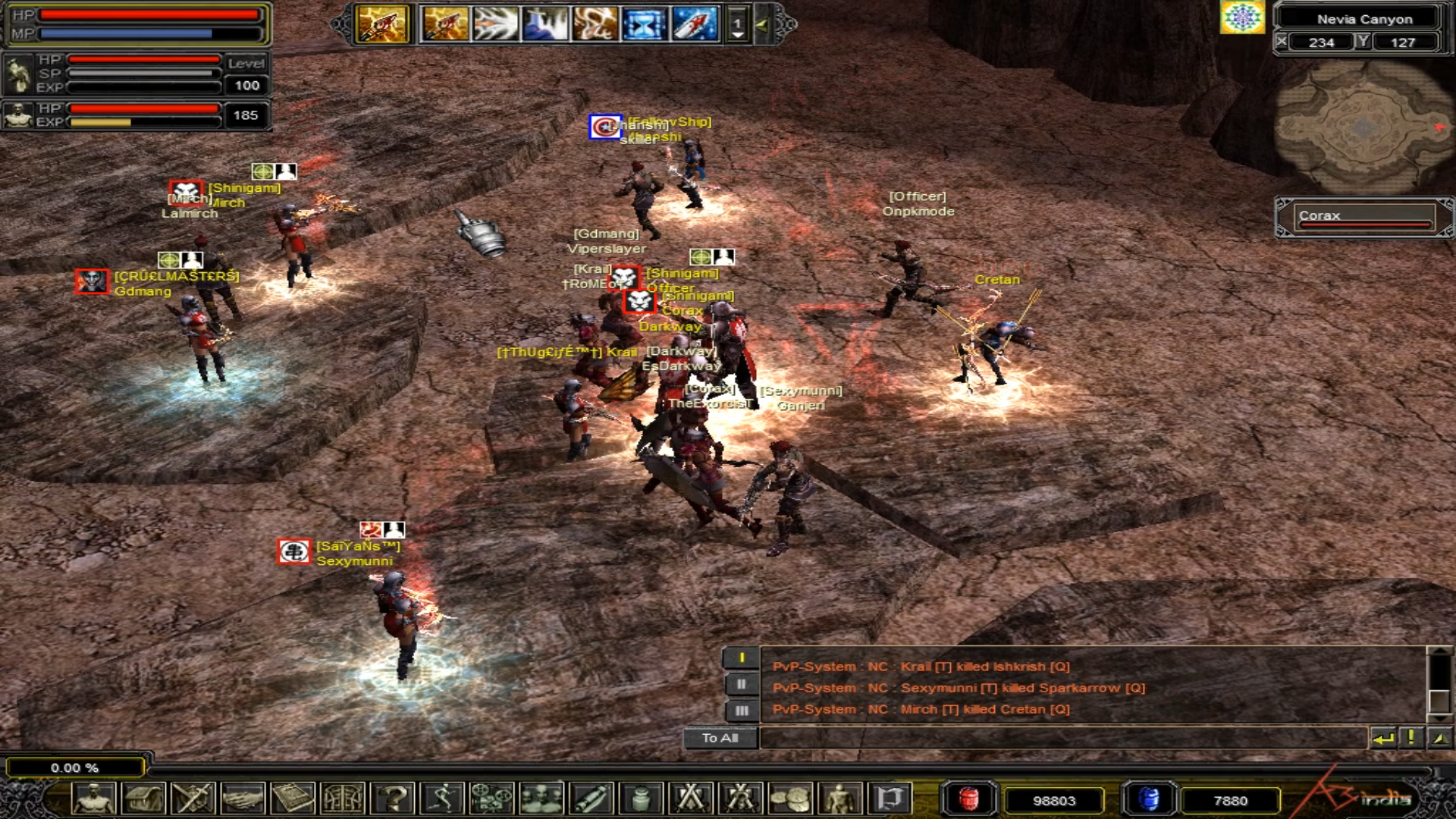Send the chat message with the enter button

coord(1383,738)
